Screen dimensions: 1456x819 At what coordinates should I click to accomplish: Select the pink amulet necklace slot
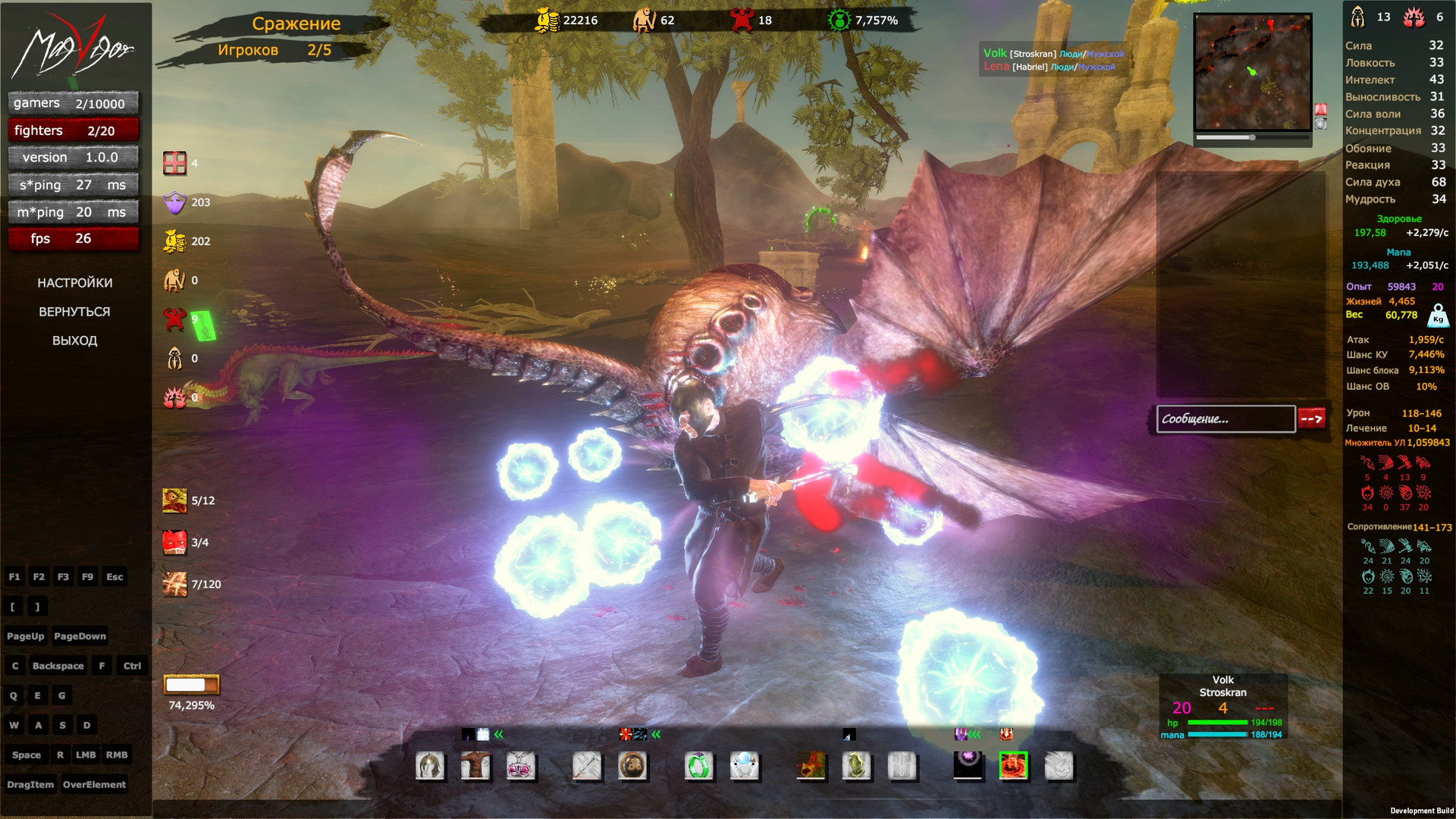tap(521, 766)
